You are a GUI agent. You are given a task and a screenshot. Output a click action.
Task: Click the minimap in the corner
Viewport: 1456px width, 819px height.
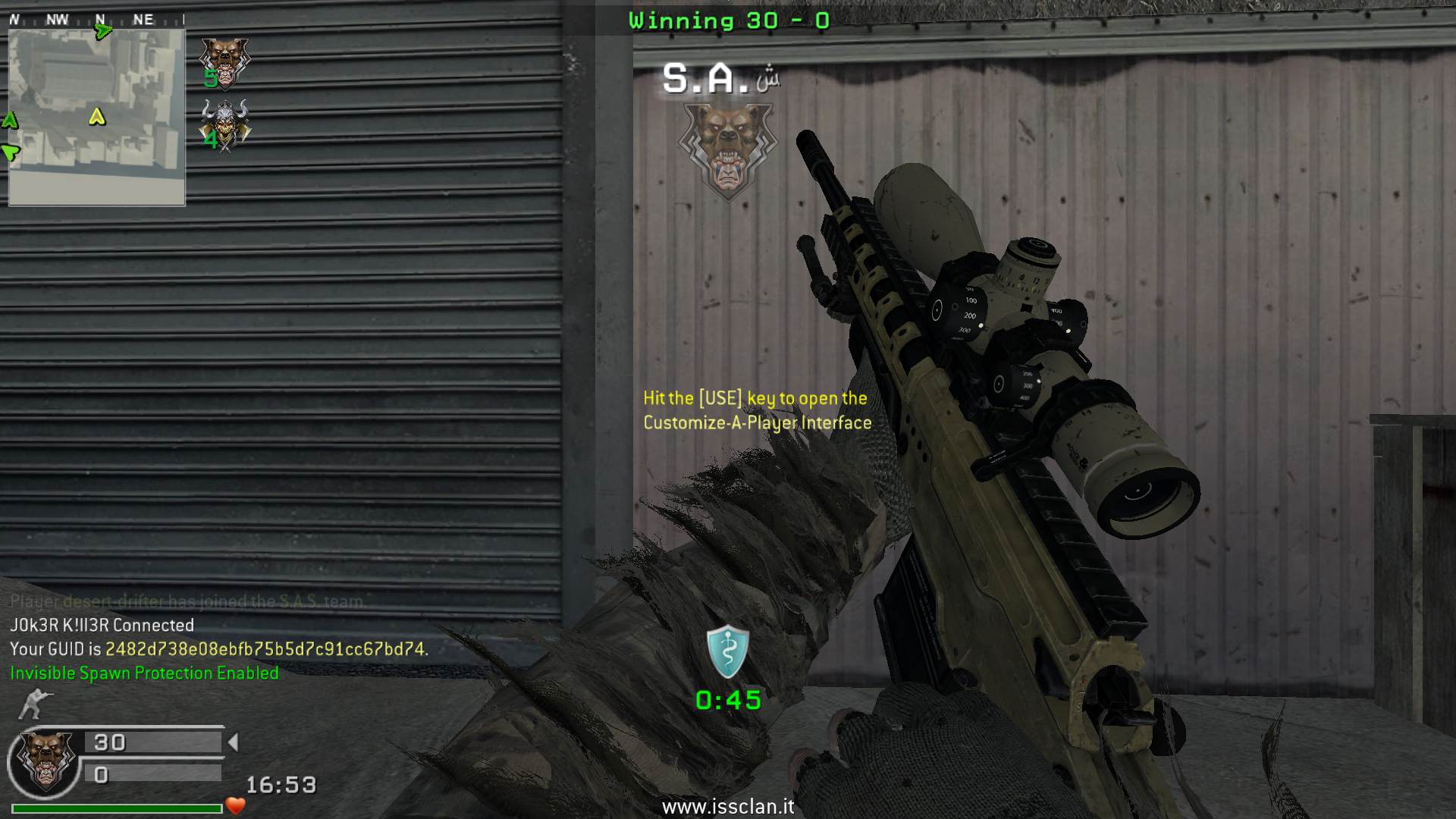96,117
